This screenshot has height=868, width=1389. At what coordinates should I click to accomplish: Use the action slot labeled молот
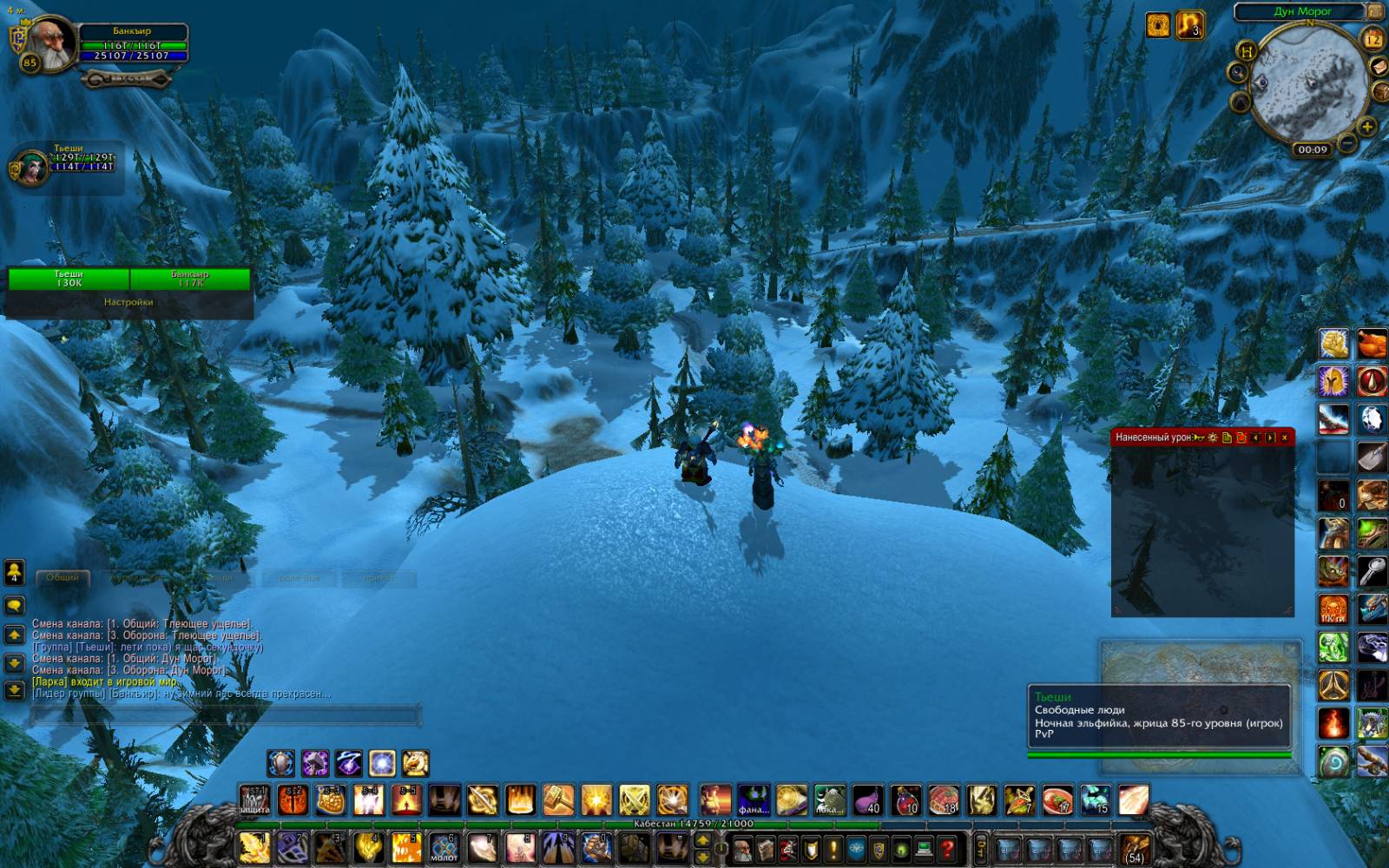coord(444,847)
